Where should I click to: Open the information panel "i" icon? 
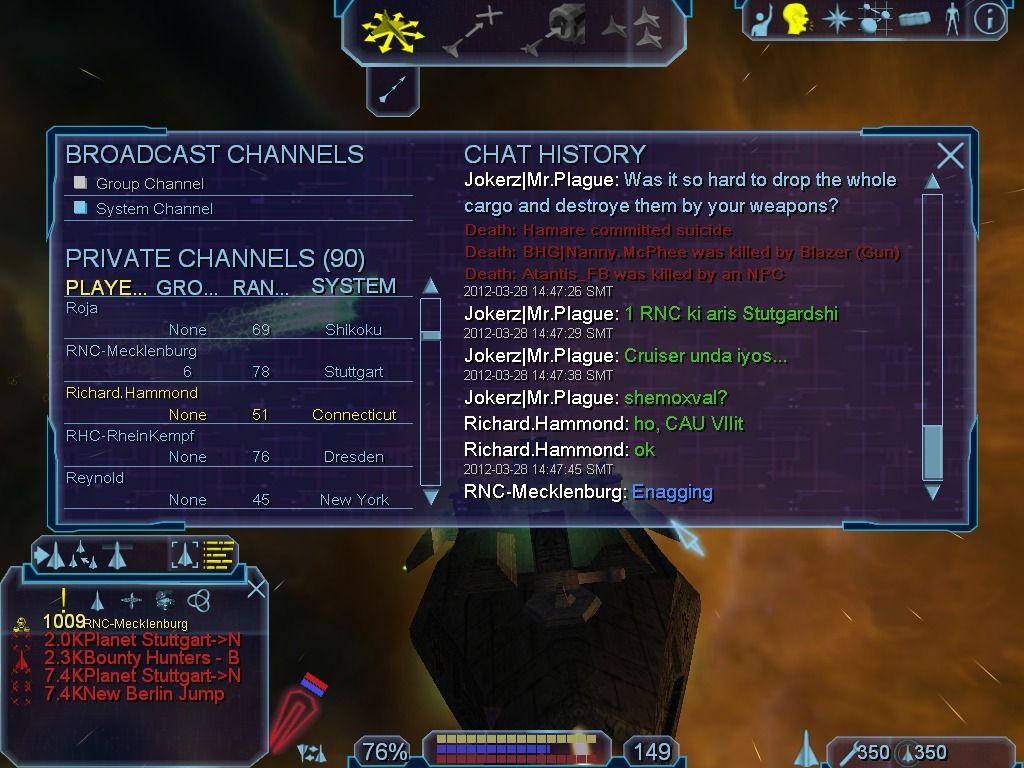[x=988, y=18]
